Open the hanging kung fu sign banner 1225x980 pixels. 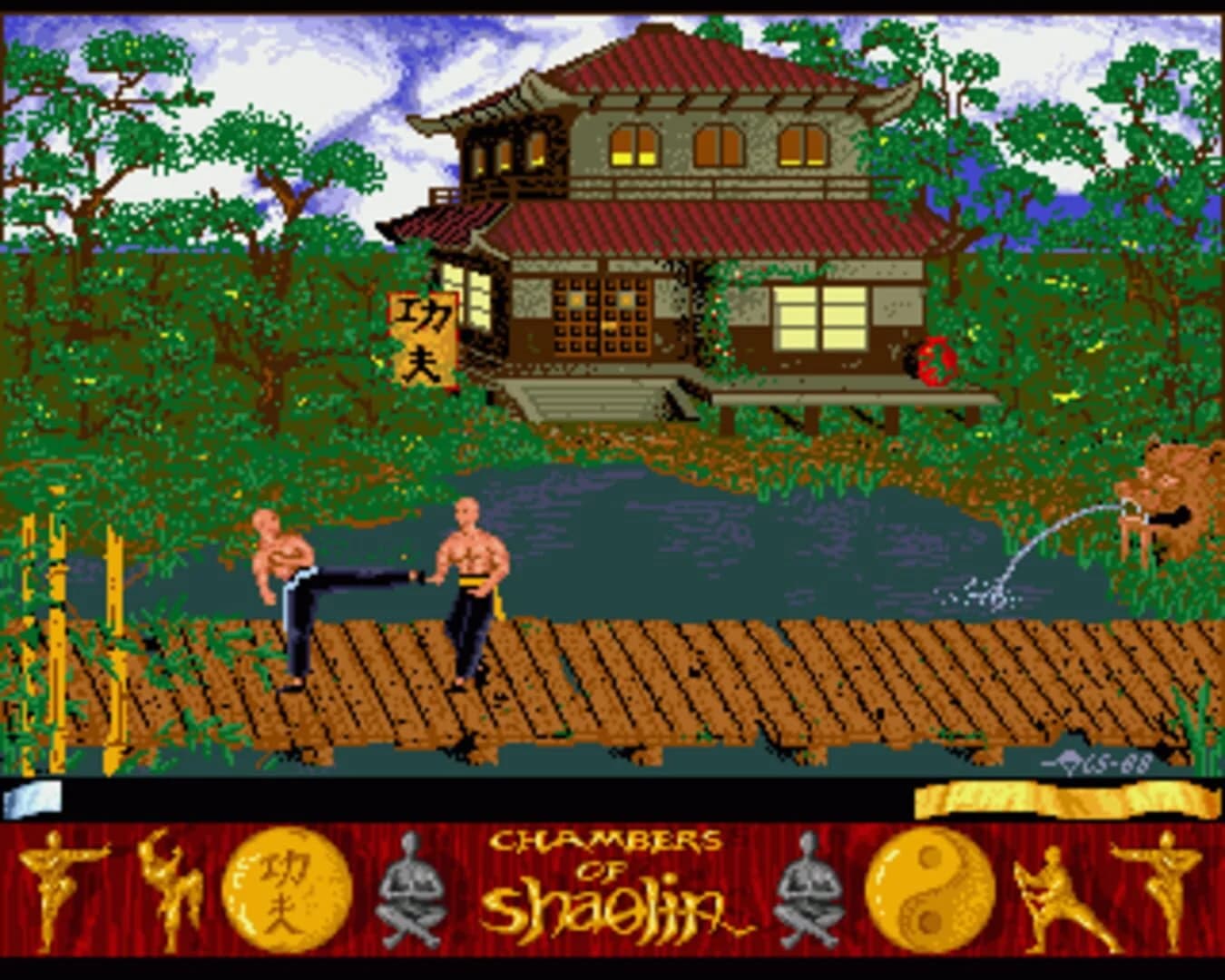[425, 340]
